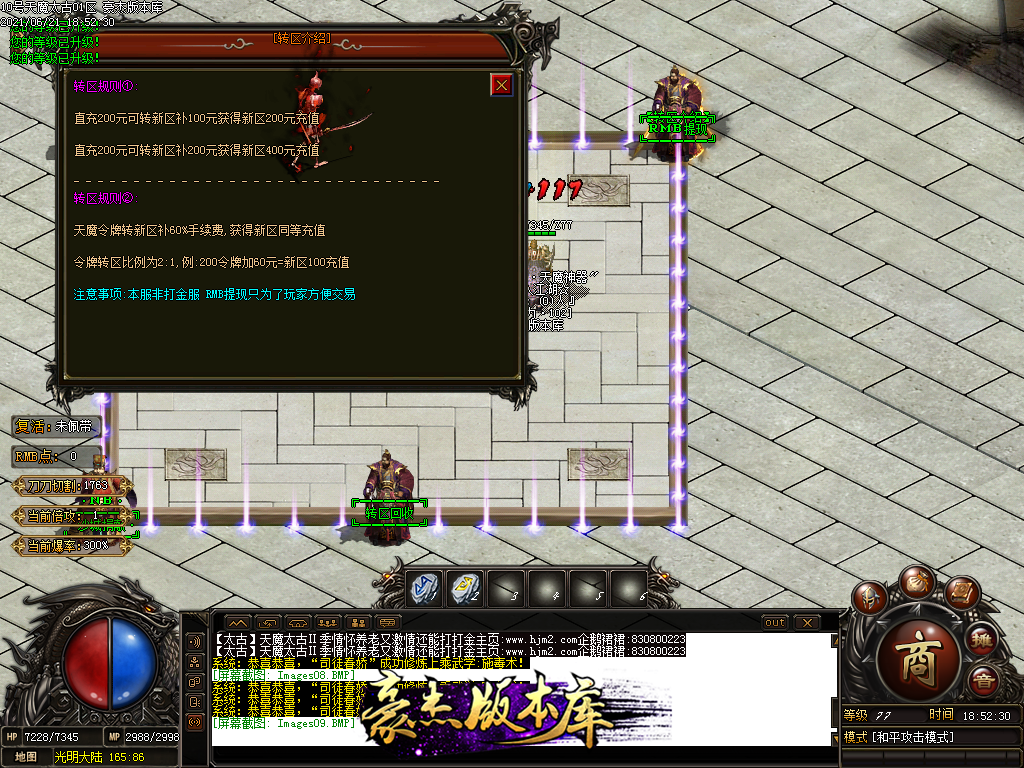Click the RMB提现 NPC label

[678, 128]
